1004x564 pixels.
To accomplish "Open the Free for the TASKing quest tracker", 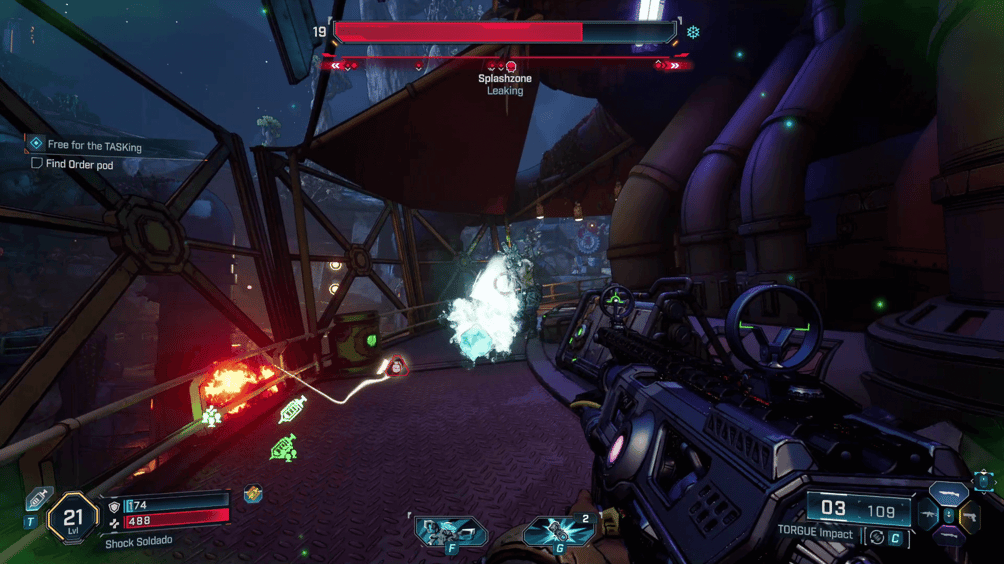I will [x=94, y=146].
